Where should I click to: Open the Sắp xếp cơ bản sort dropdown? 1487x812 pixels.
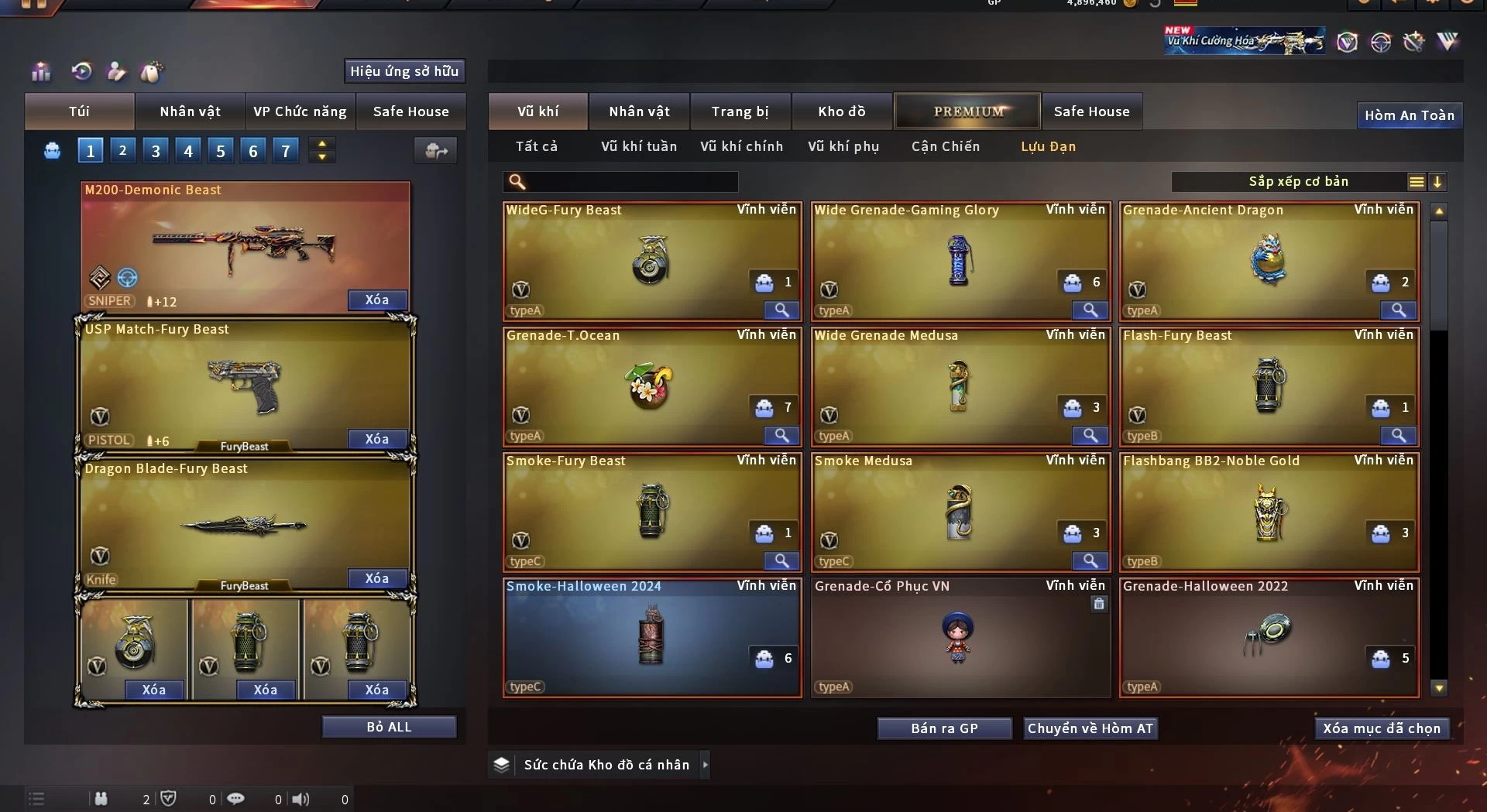[x=1298, y=182]
